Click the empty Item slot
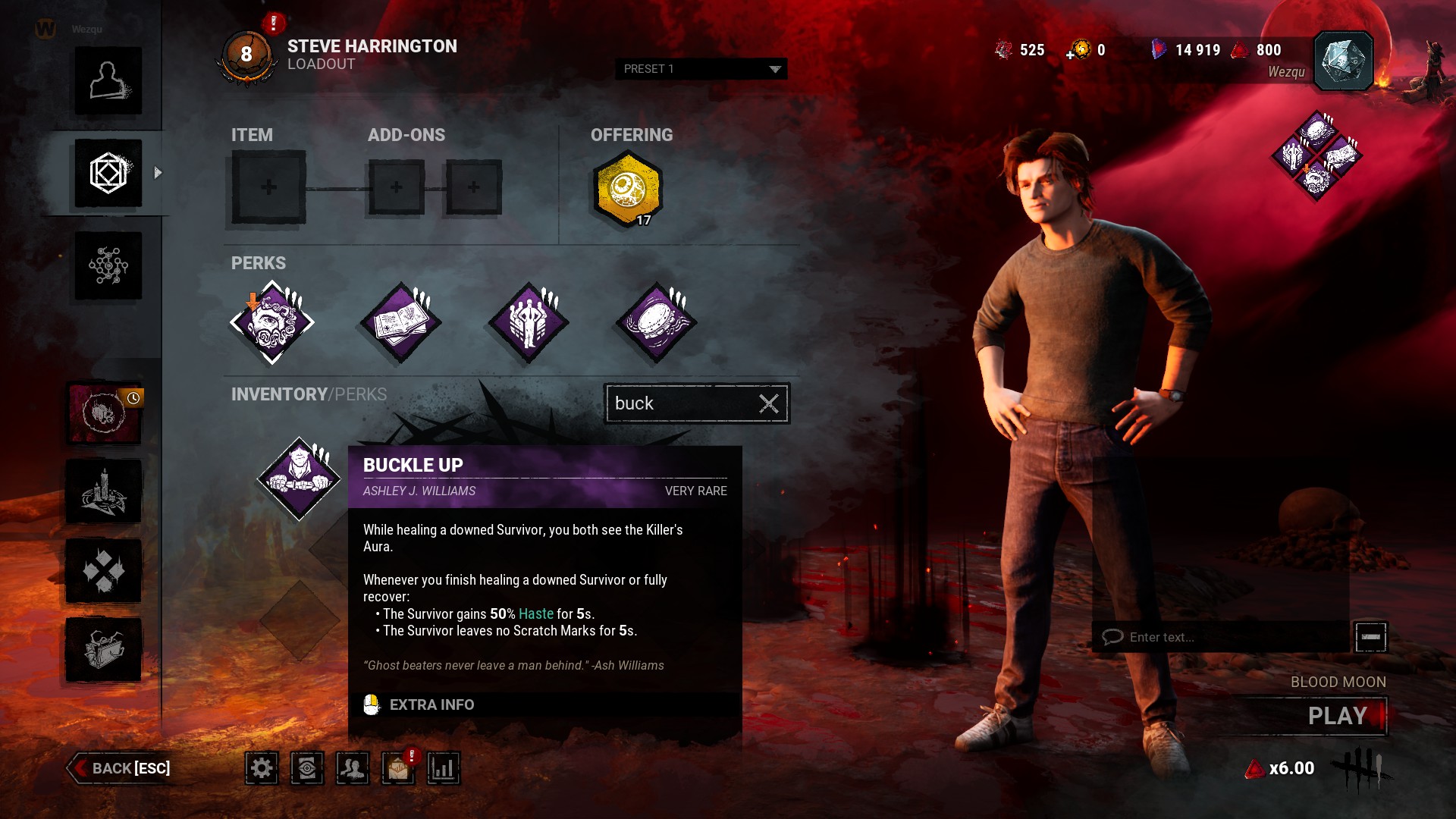Viewport: 1456px width, 819px height. tap(268, 187)
